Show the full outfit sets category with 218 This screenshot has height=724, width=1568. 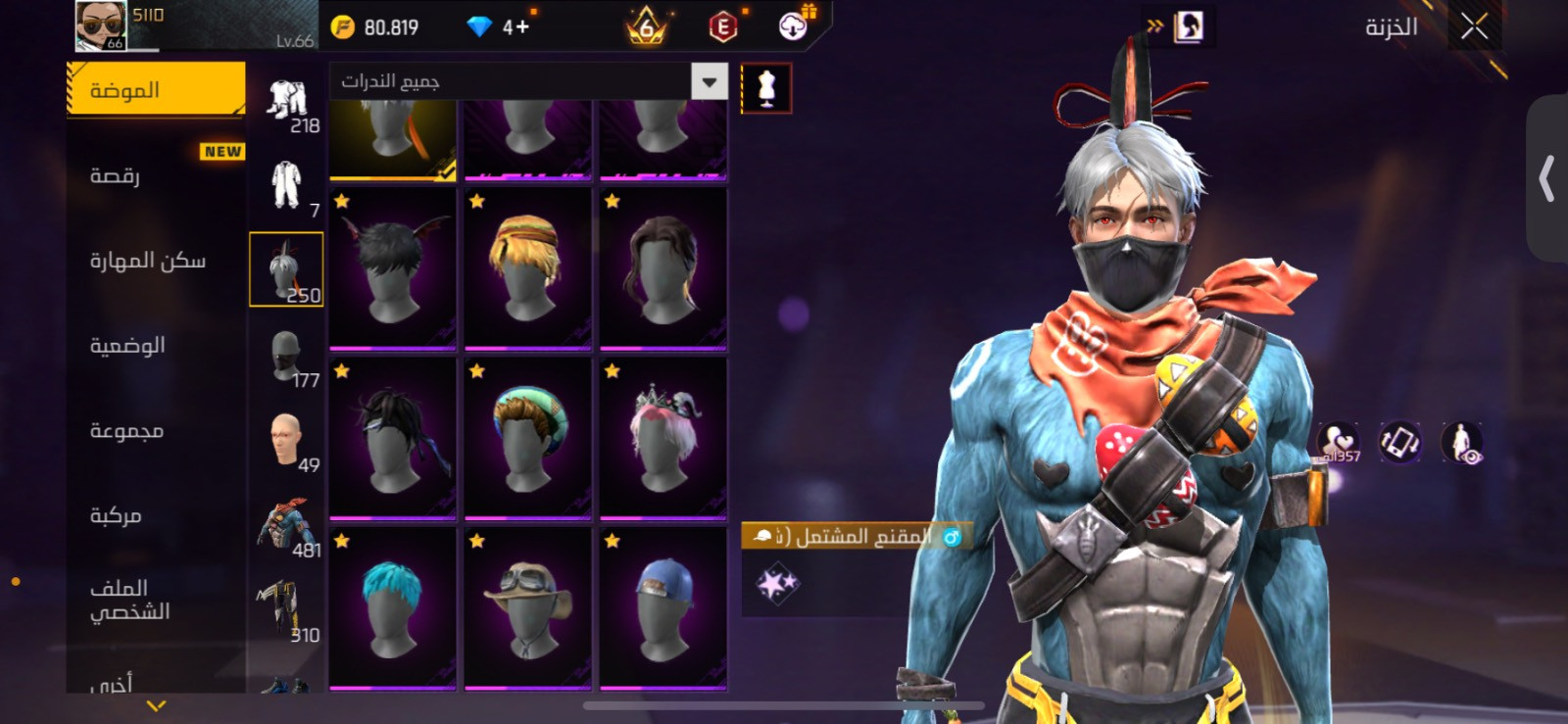pyautogui.click(x=286, y=103)
